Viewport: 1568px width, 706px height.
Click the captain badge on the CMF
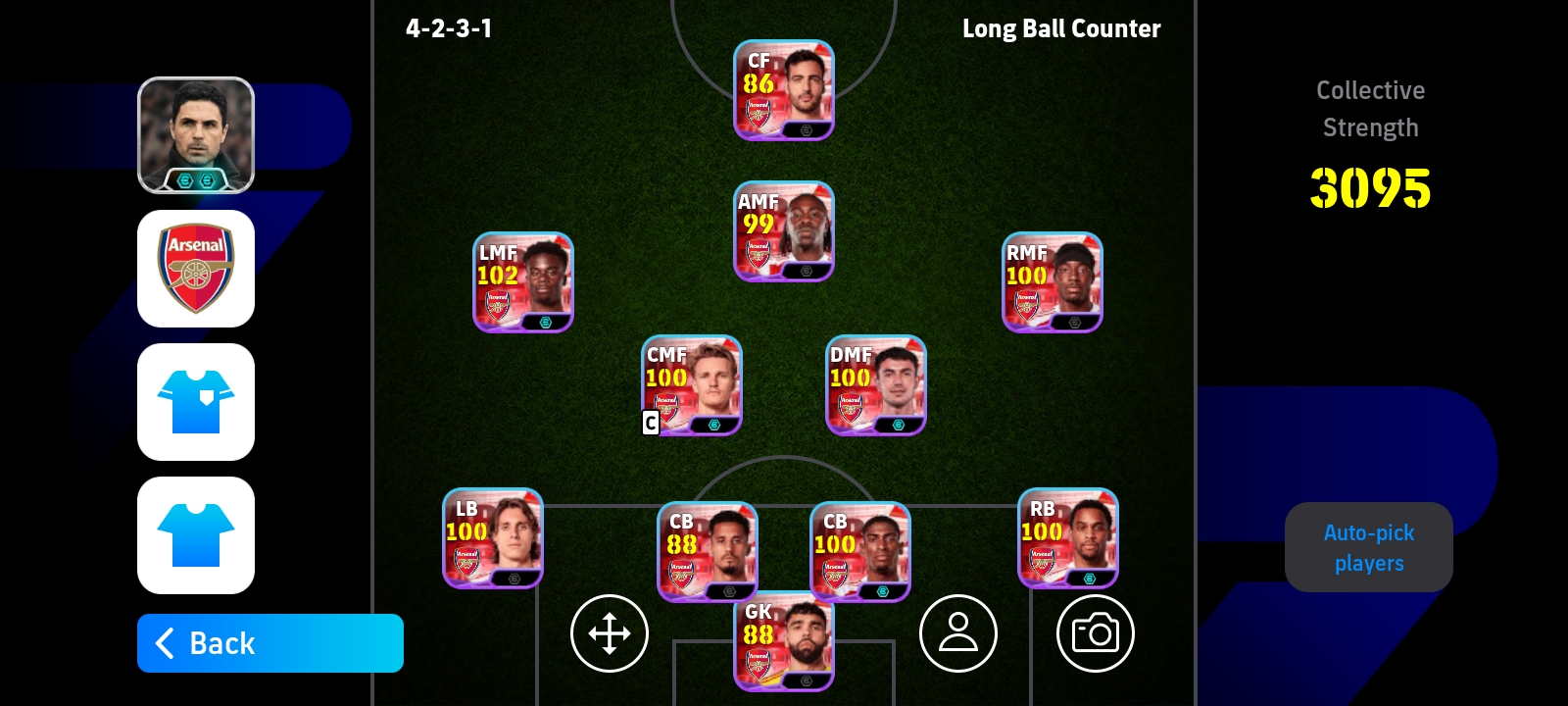(651, 424)
